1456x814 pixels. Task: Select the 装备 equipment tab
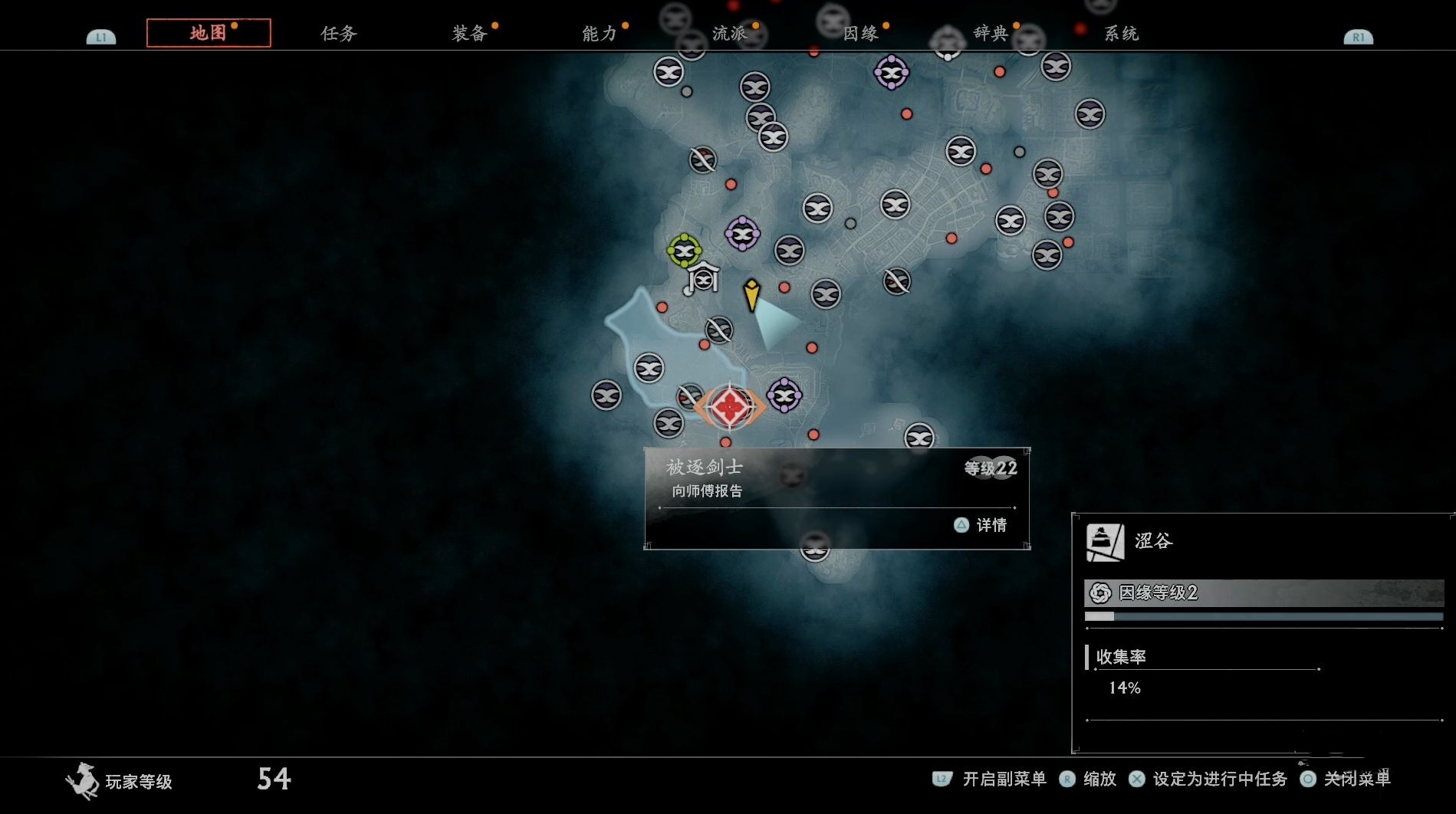coord(469,33)
